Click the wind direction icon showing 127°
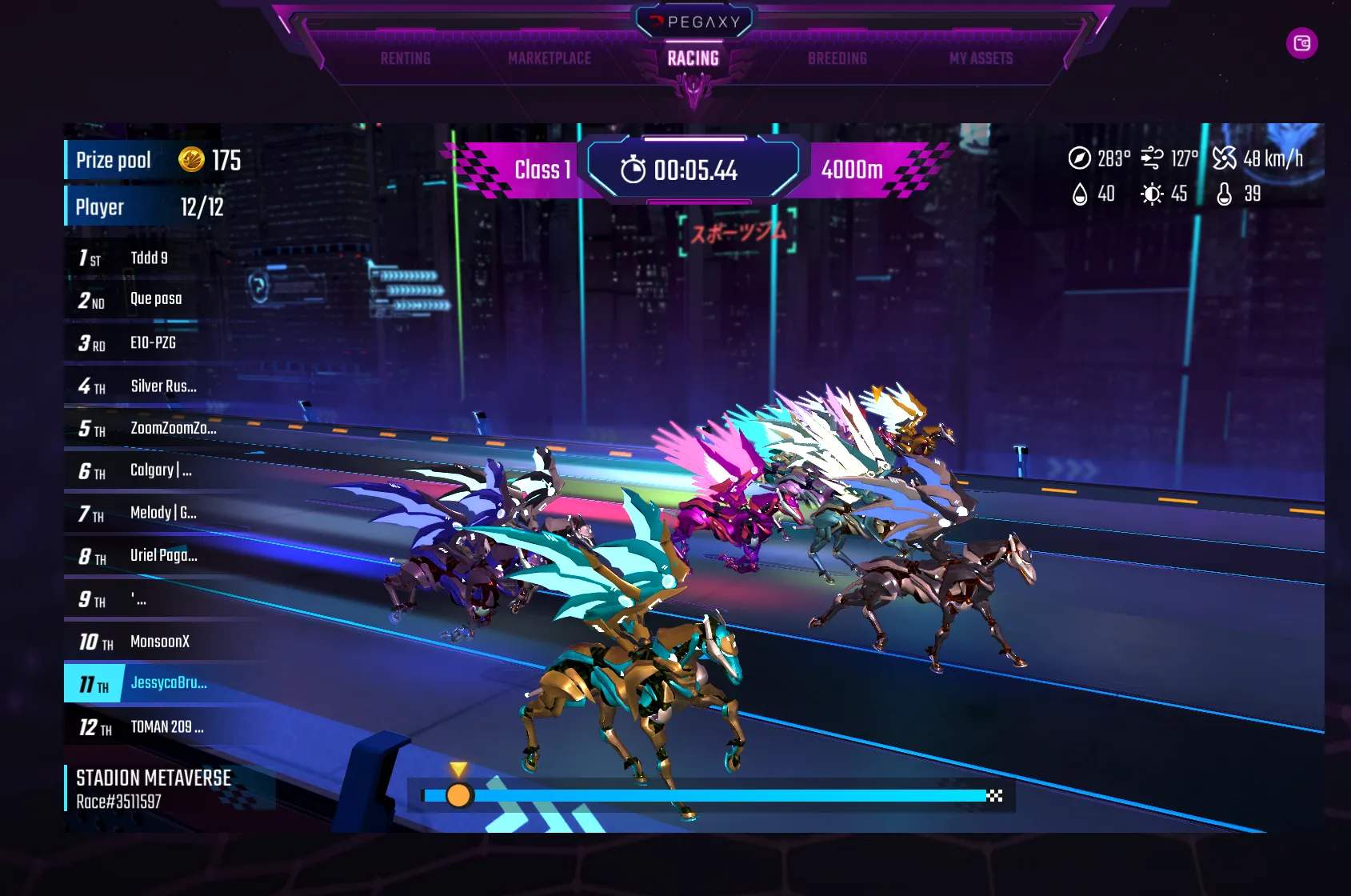This screenshot has width=1351, height=896. pos(1152,158)
